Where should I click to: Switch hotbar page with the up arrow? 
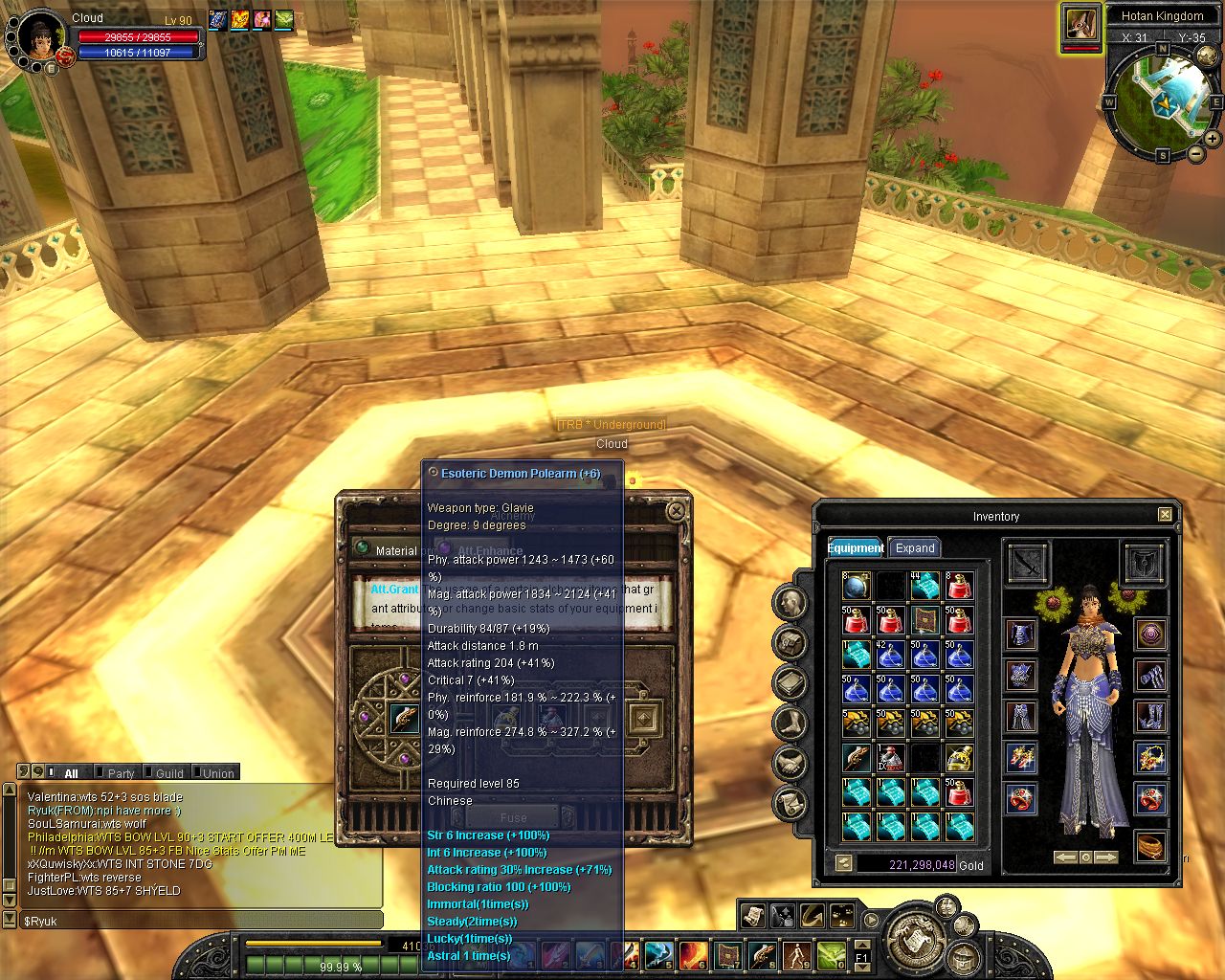(x=862, y=946)
